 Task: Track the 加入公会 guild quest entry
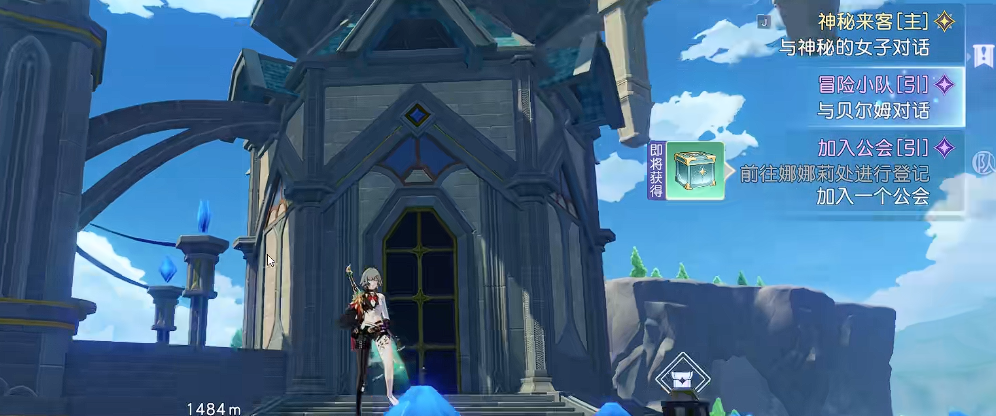coord(850,172)
